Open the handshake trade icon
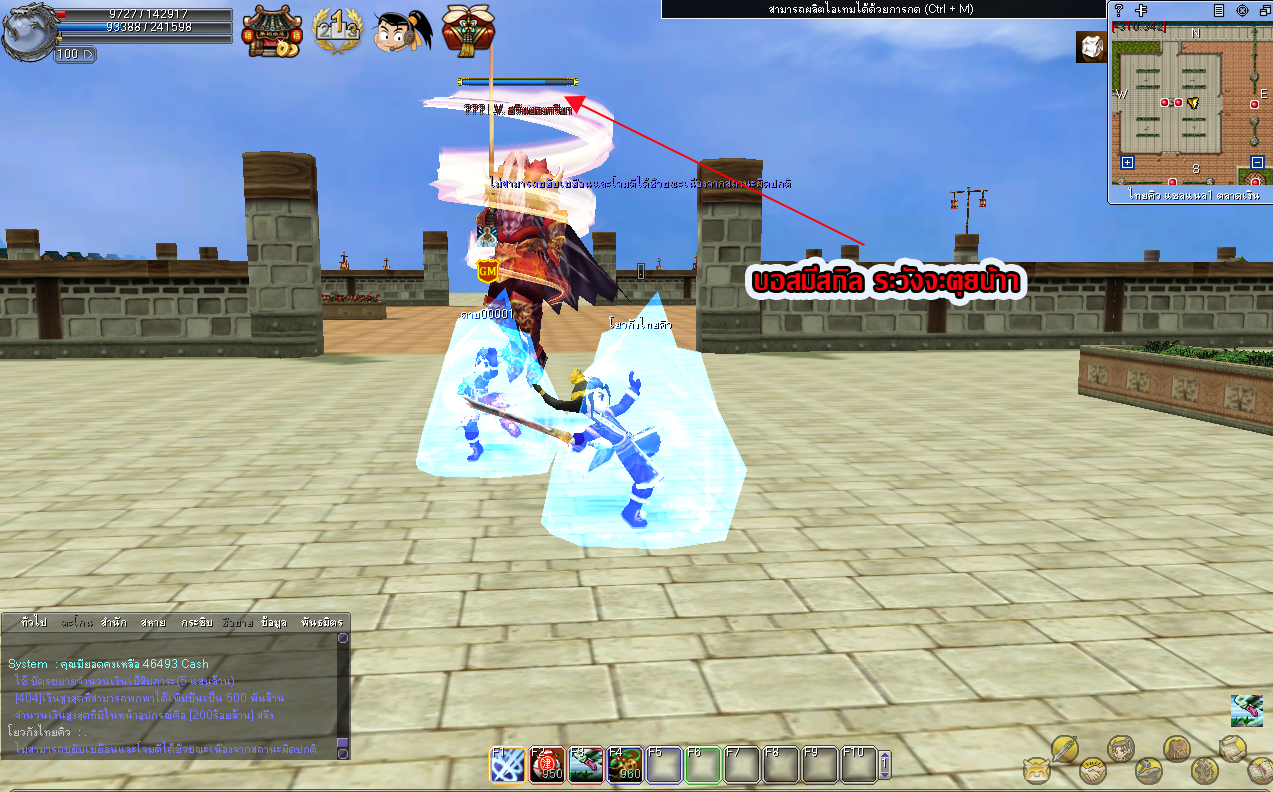This screenshot has height=792, width=1273. coord(1092,771)
